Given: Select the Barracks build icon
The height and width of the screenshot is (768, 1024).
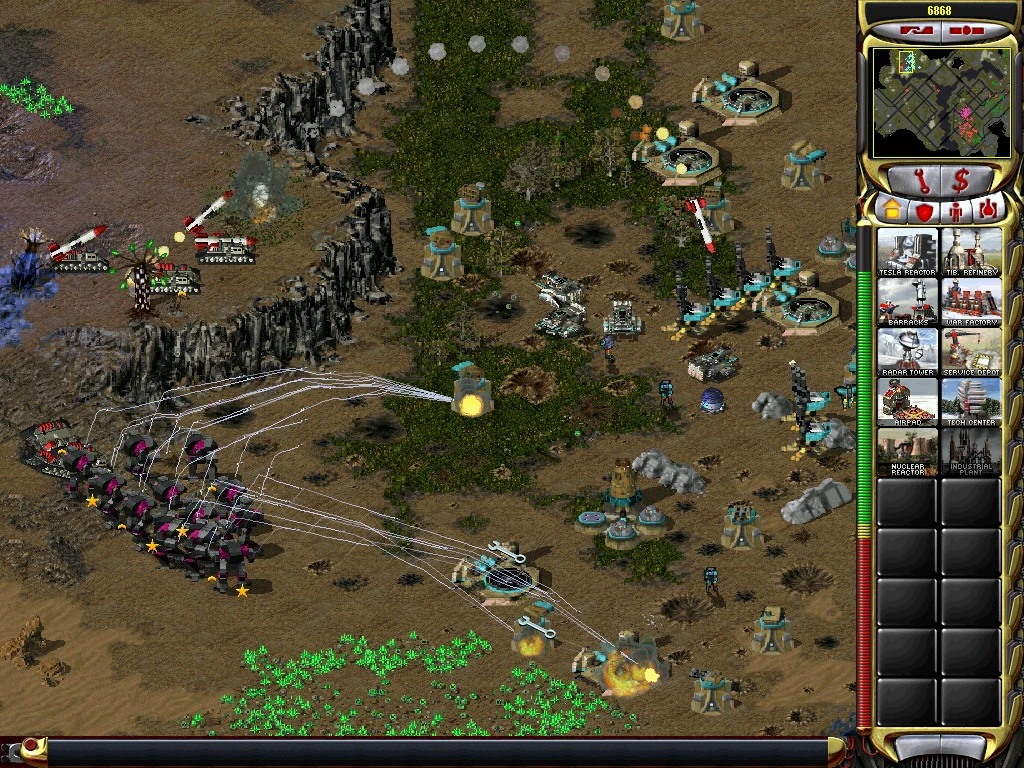Looking at the screenshot, I should 908,302.
